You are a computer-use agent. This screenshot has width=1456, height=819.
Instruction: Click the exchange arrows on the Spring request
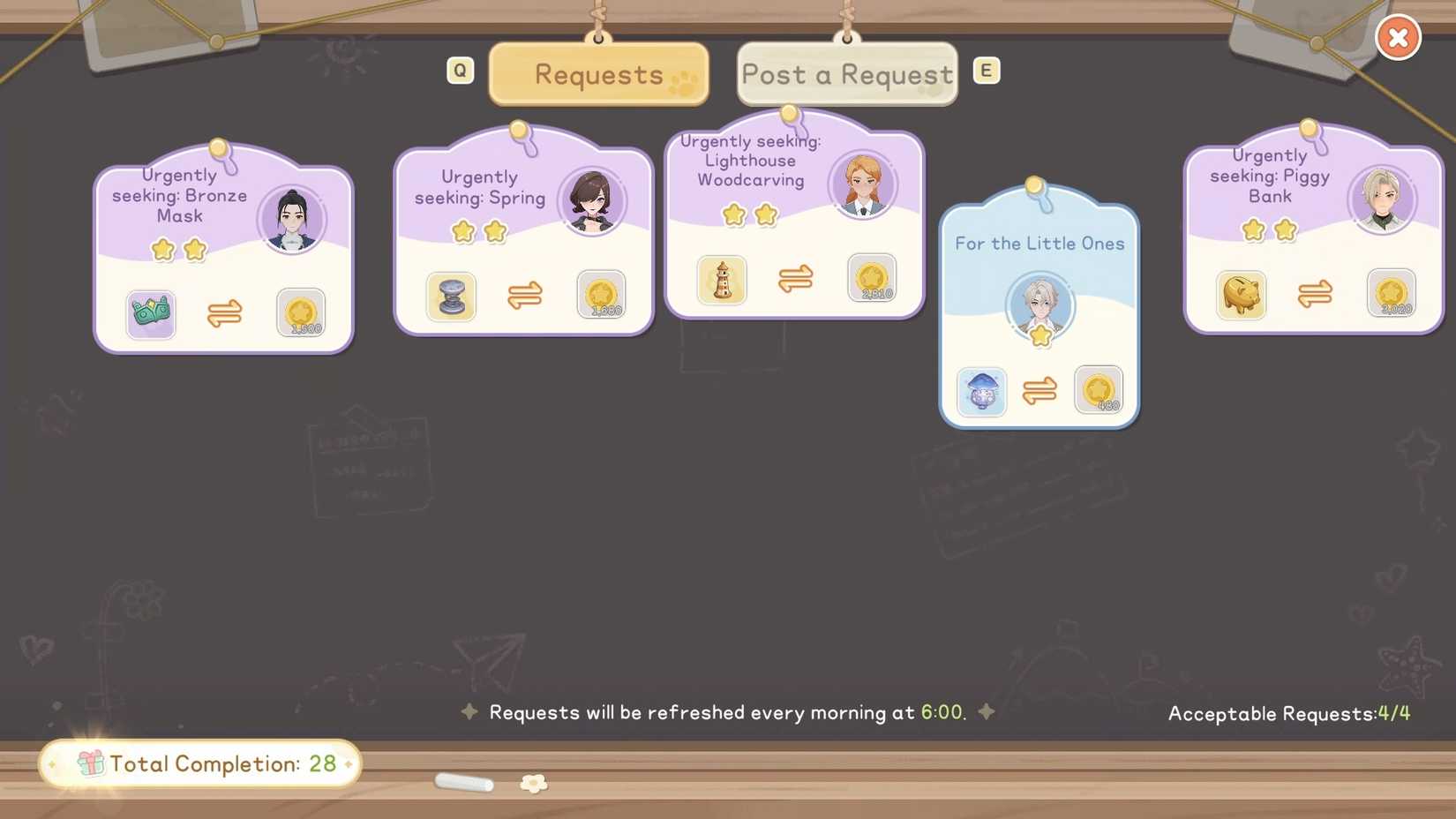tap(525, 297)
